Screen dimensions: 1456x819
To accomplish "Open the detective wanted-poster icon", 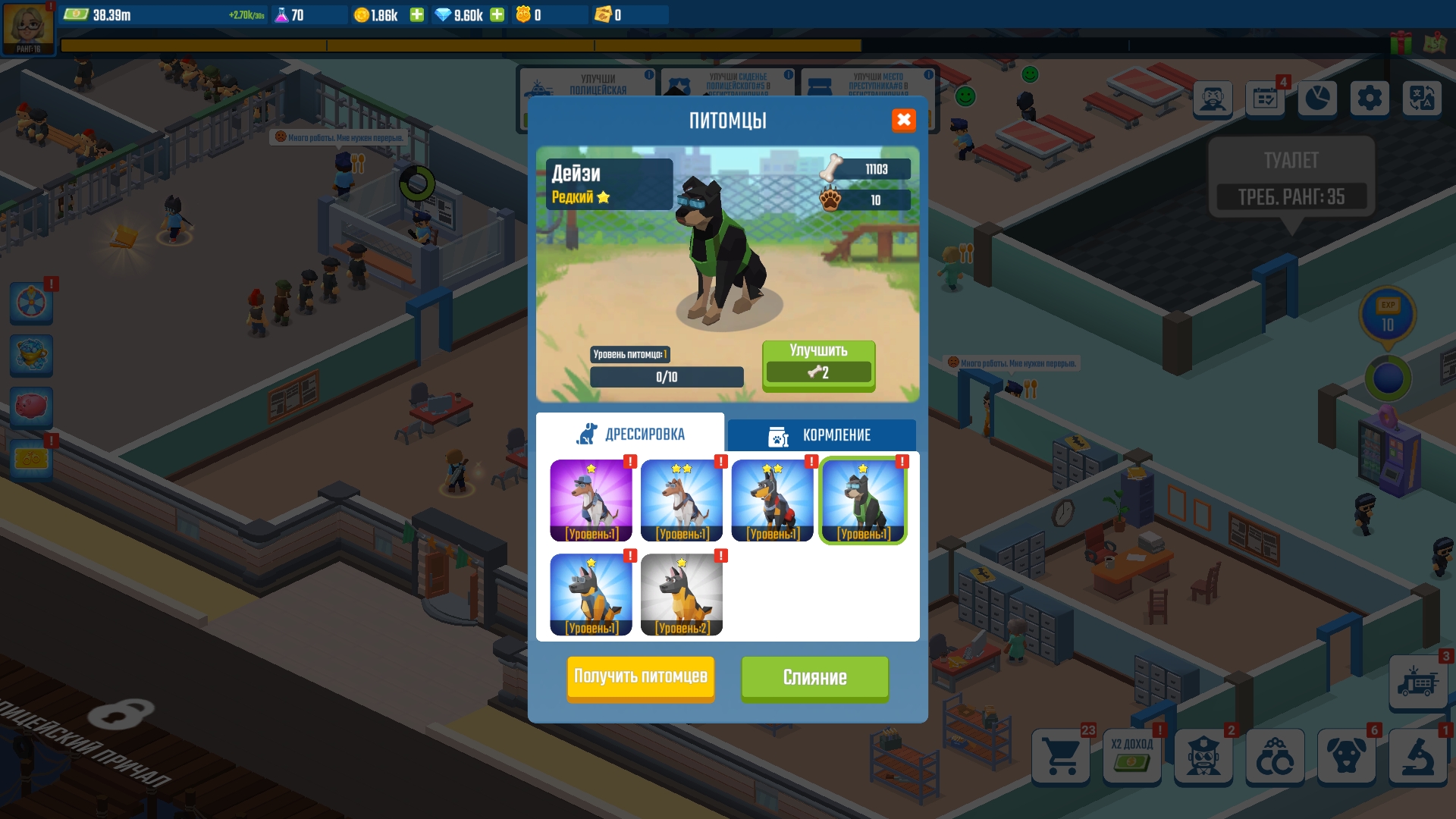I will (1214, 99).
